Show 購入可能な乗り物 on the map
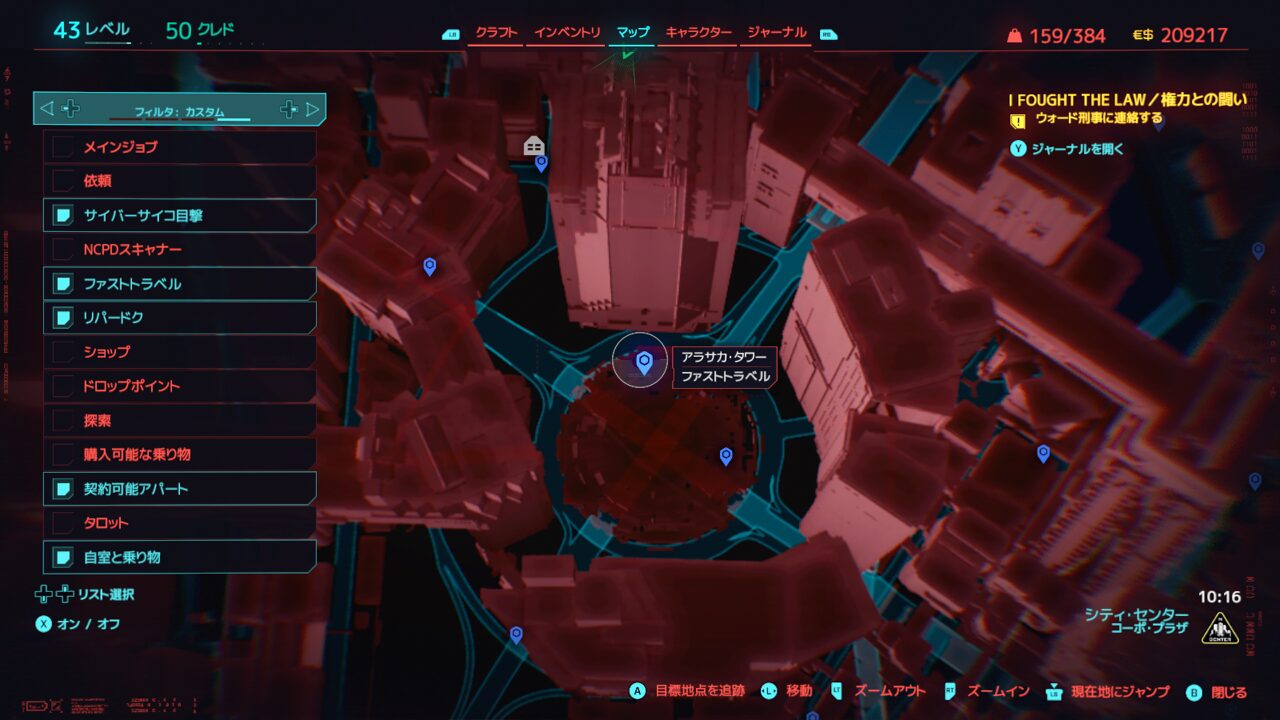 point(180,455)
